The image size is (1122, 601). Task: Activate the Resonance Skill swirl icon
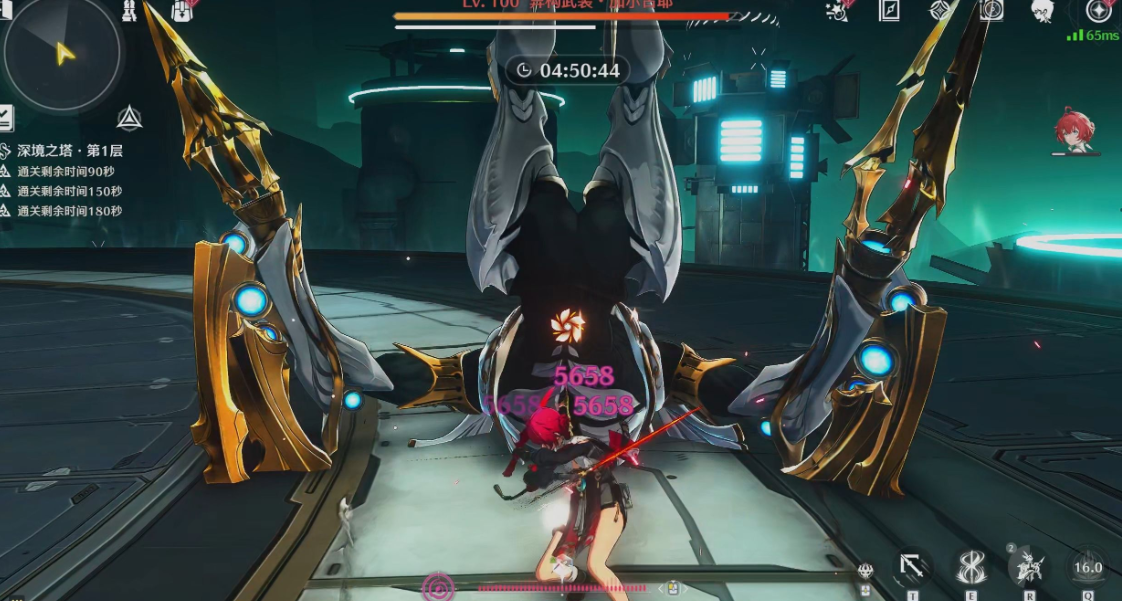tap(970, 567)
